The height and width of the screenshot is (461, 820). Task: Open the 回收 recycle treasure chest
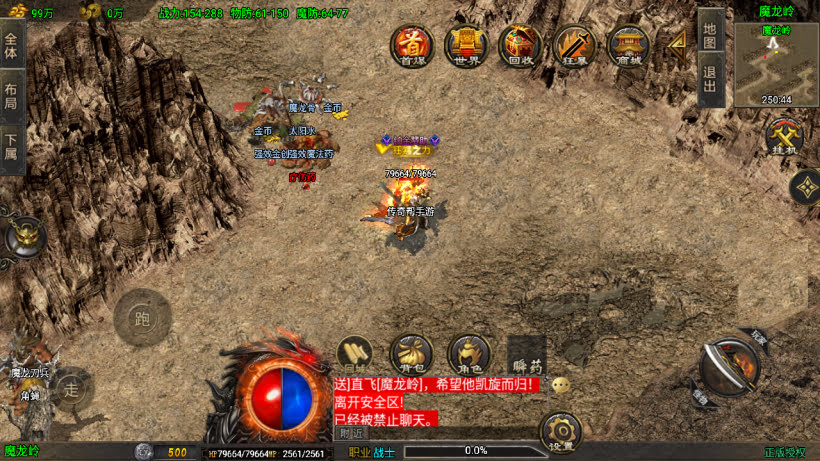[x=520, y=45]
